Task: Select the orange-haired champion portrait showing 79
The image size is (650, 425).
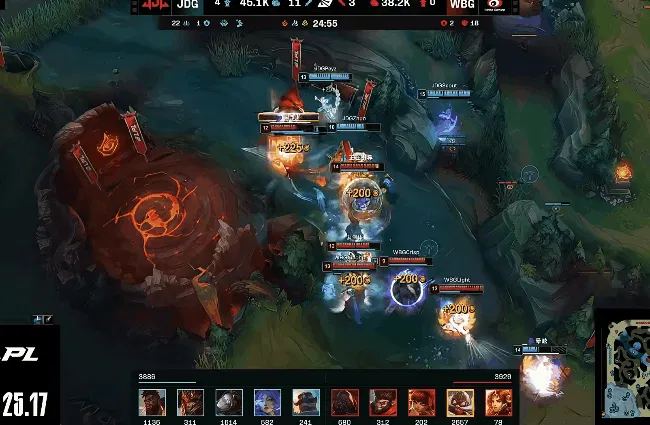Action: coord(498,402)
